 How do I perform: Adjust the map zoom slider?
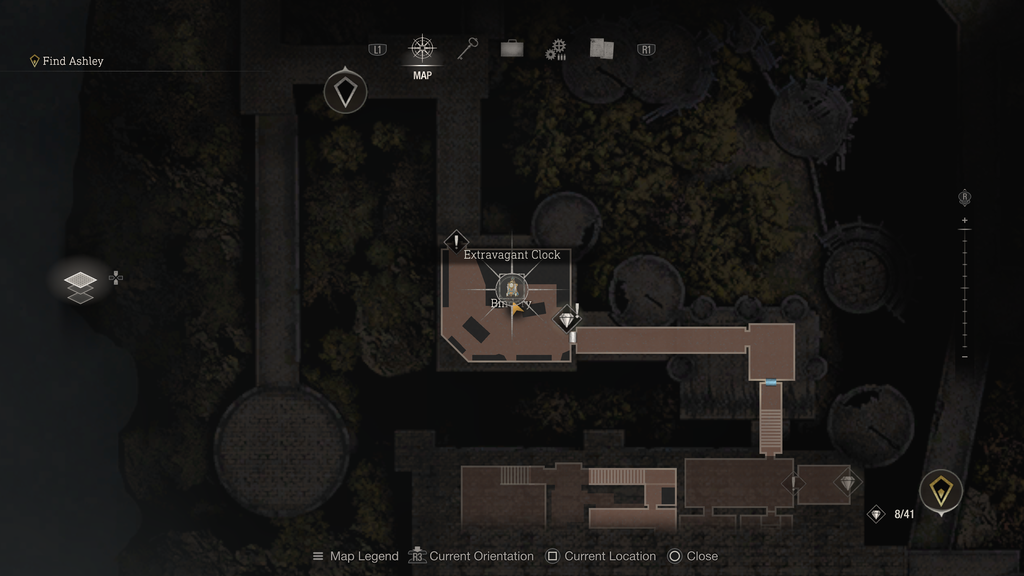pos(964,288)
